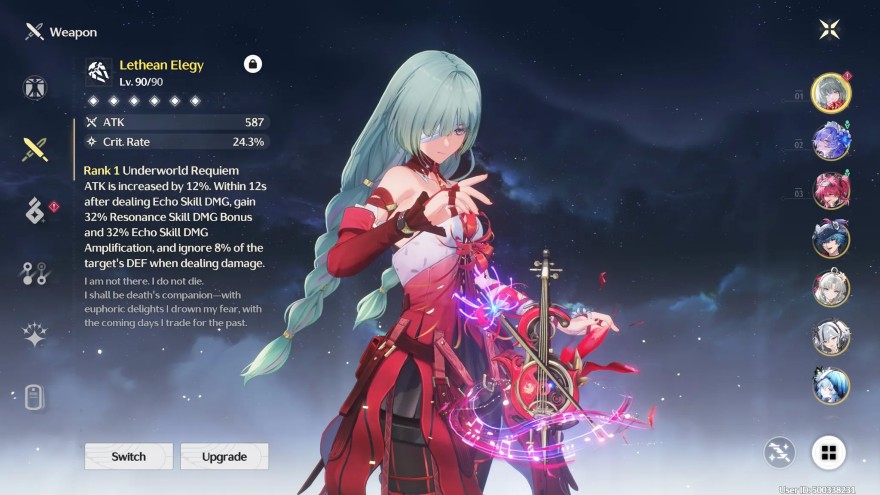Choose the dark blue-haired character portrait

point(831,238)
